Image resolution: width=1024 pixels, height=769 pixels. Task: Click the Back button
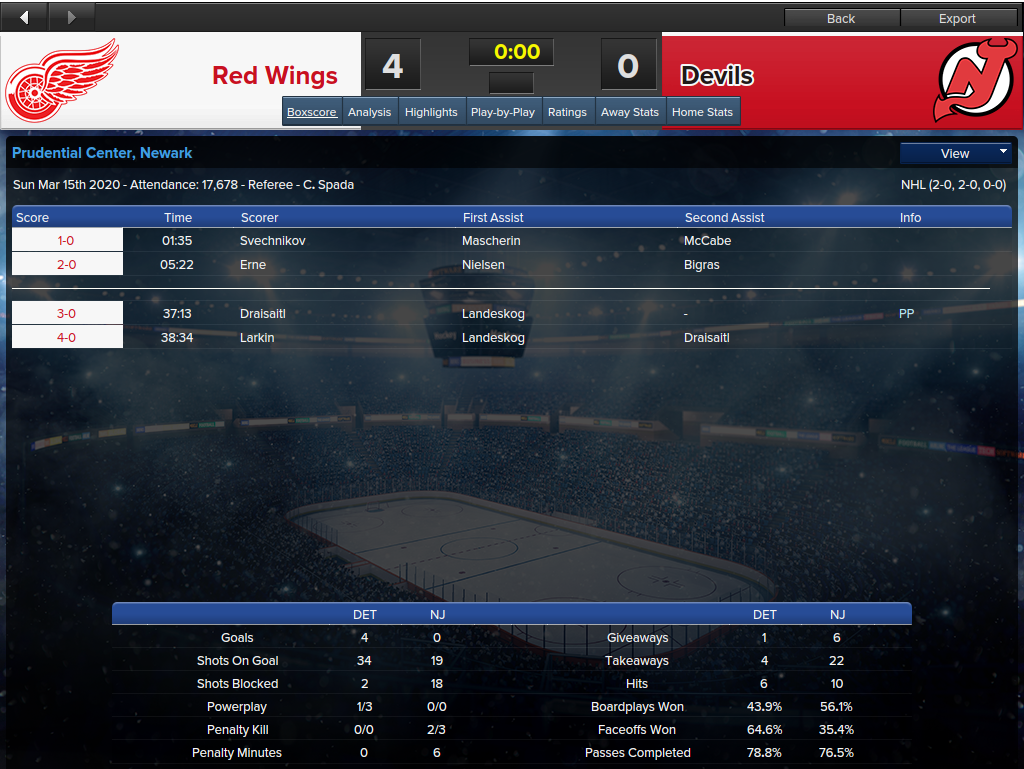pos(841,18)
